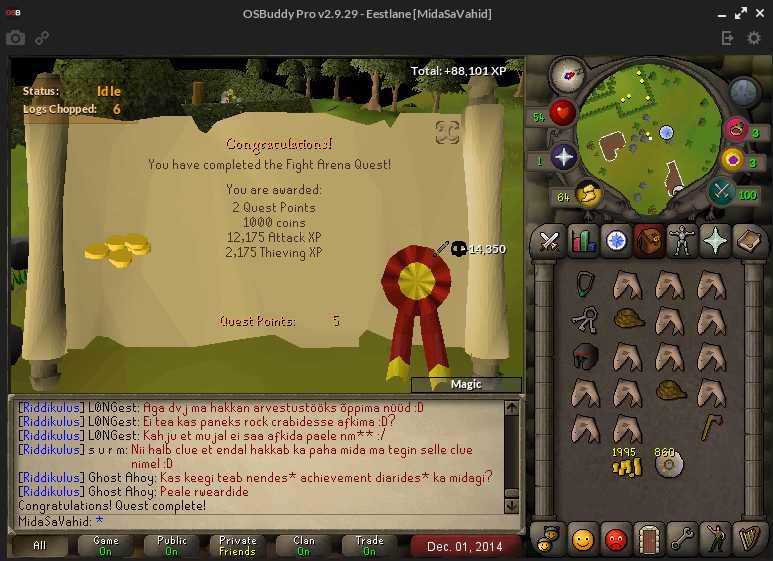Activate the quick-prayers orb
The image size is (773, 561).
[563, 158]
